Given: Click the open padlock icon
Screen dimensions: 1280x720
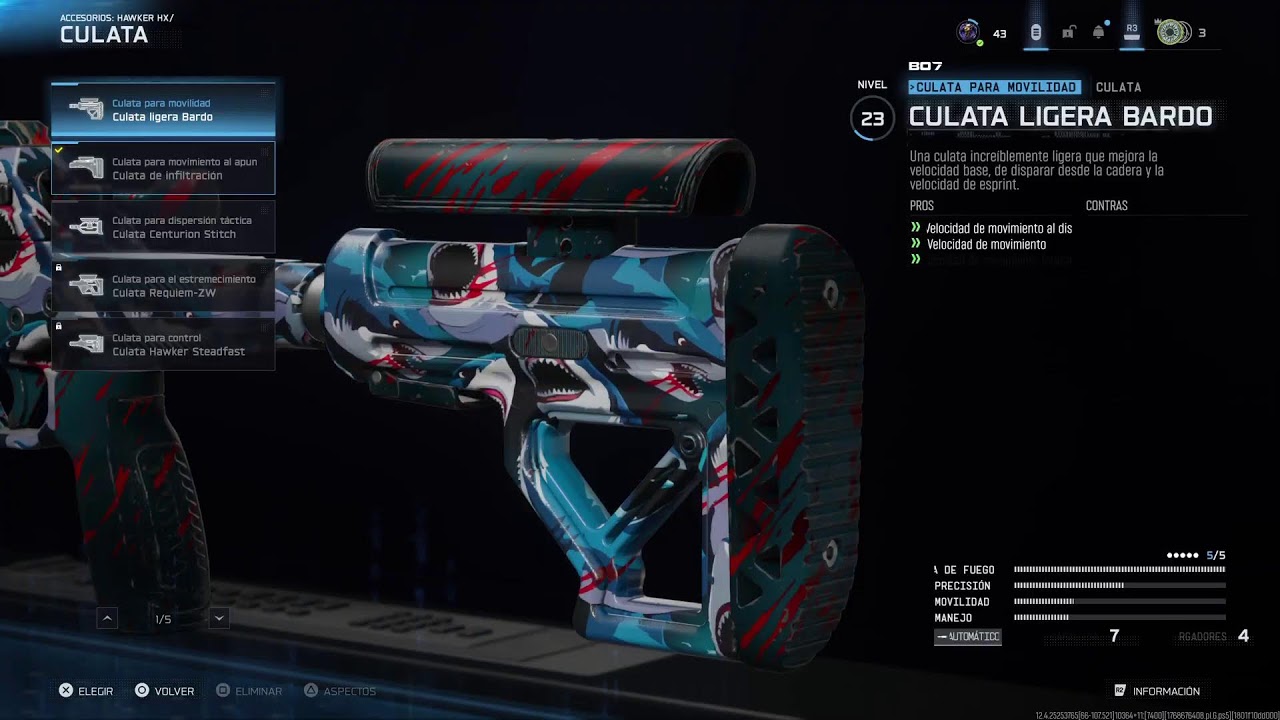Looking at the screenshot, I should (x=1068, y=32).
